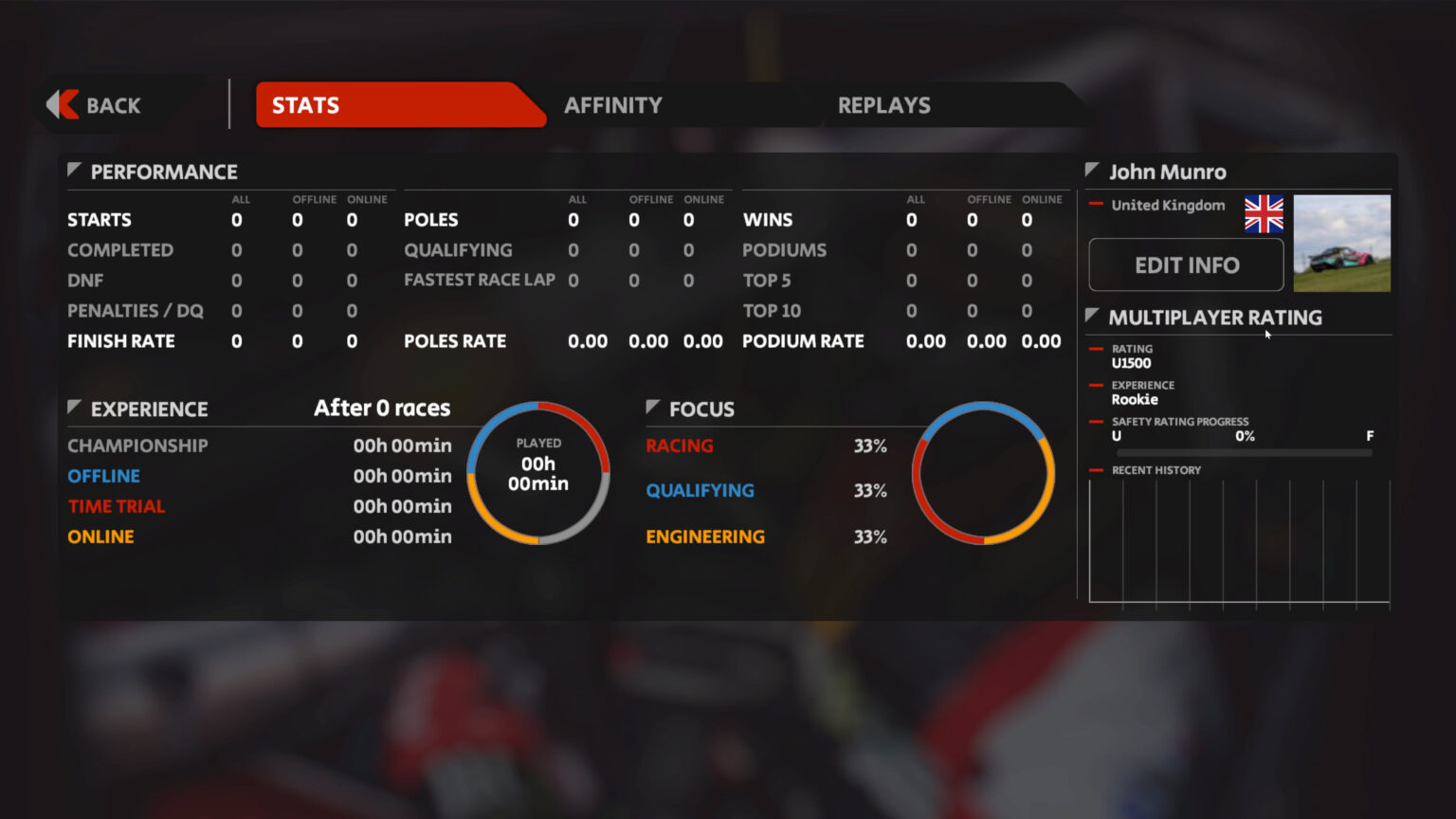Expand the RACING focus category
Image resolution: width=1456 pixels, height=819 pixels.
(x=679, y=446)
